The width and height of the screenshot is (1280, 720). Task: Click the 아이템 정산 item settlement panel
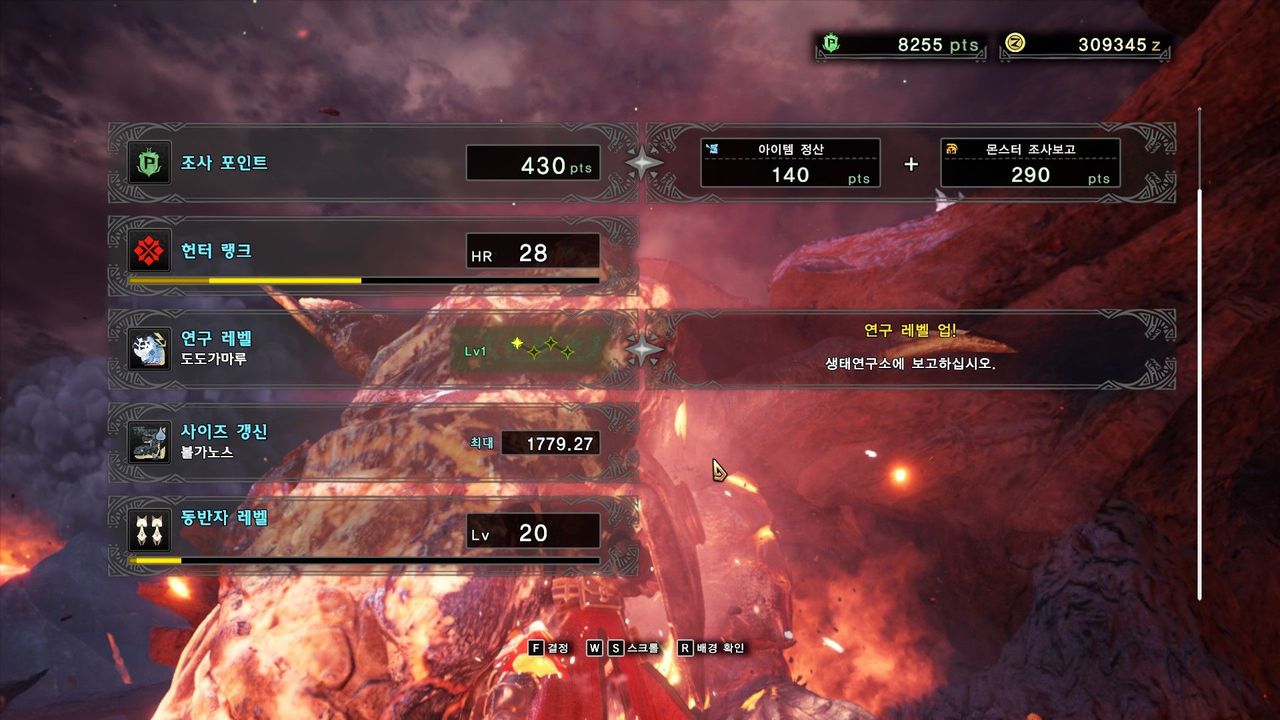790,163
